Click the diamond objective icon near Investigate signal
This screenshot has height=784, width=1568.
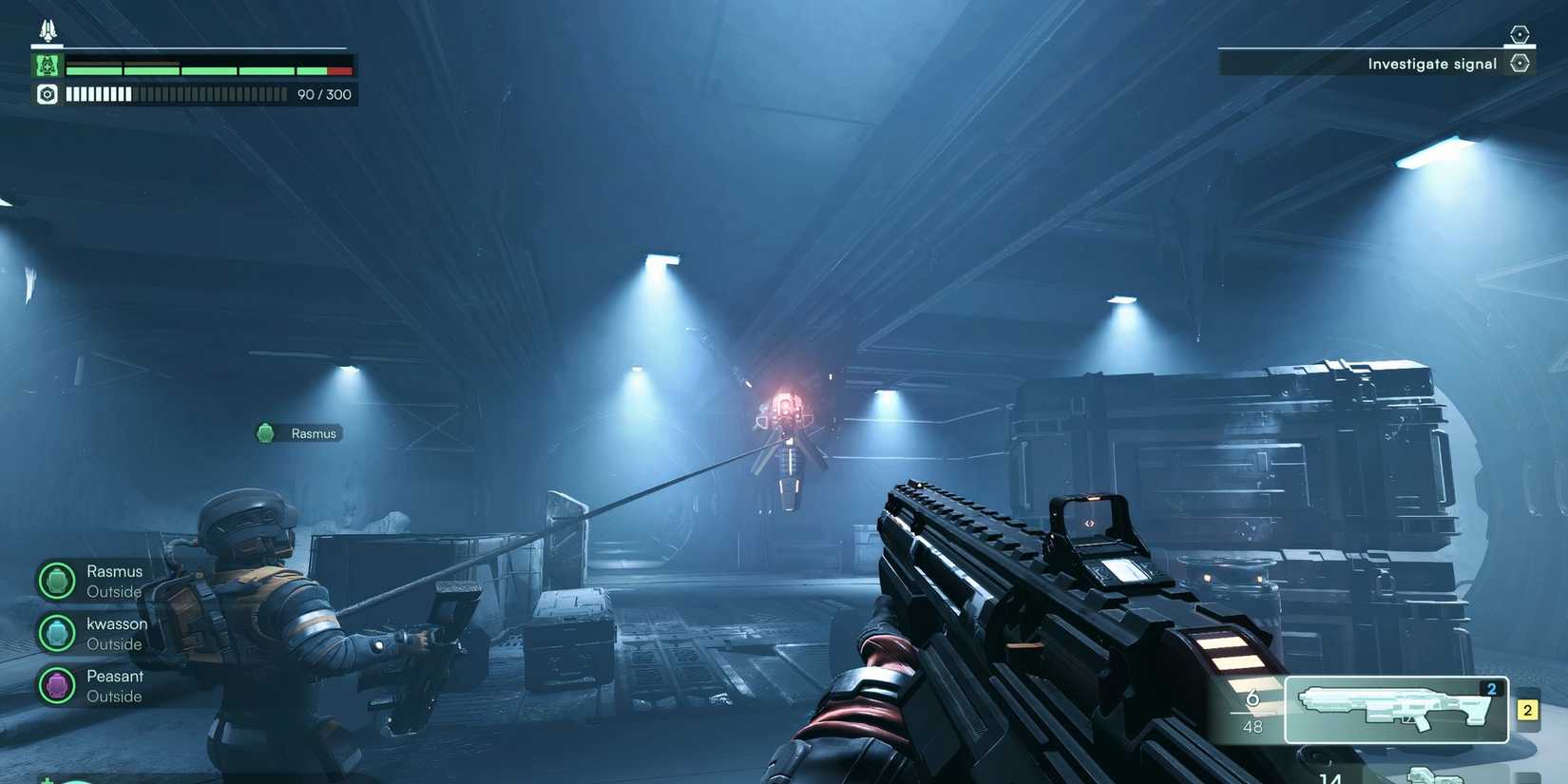(1520, 63)
